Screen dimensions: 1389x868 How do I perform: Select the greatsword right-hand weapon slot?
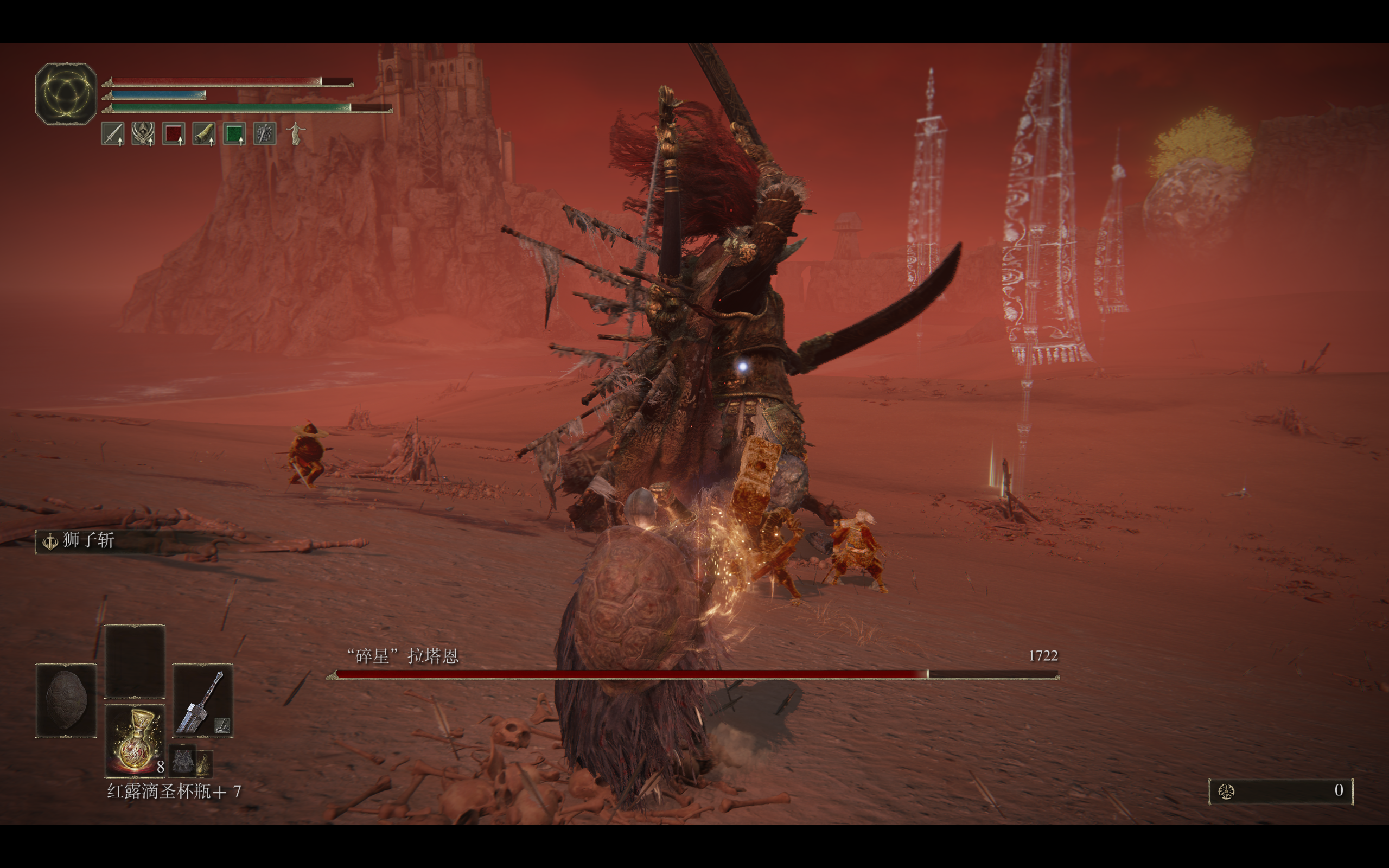[x=202, y=701]
